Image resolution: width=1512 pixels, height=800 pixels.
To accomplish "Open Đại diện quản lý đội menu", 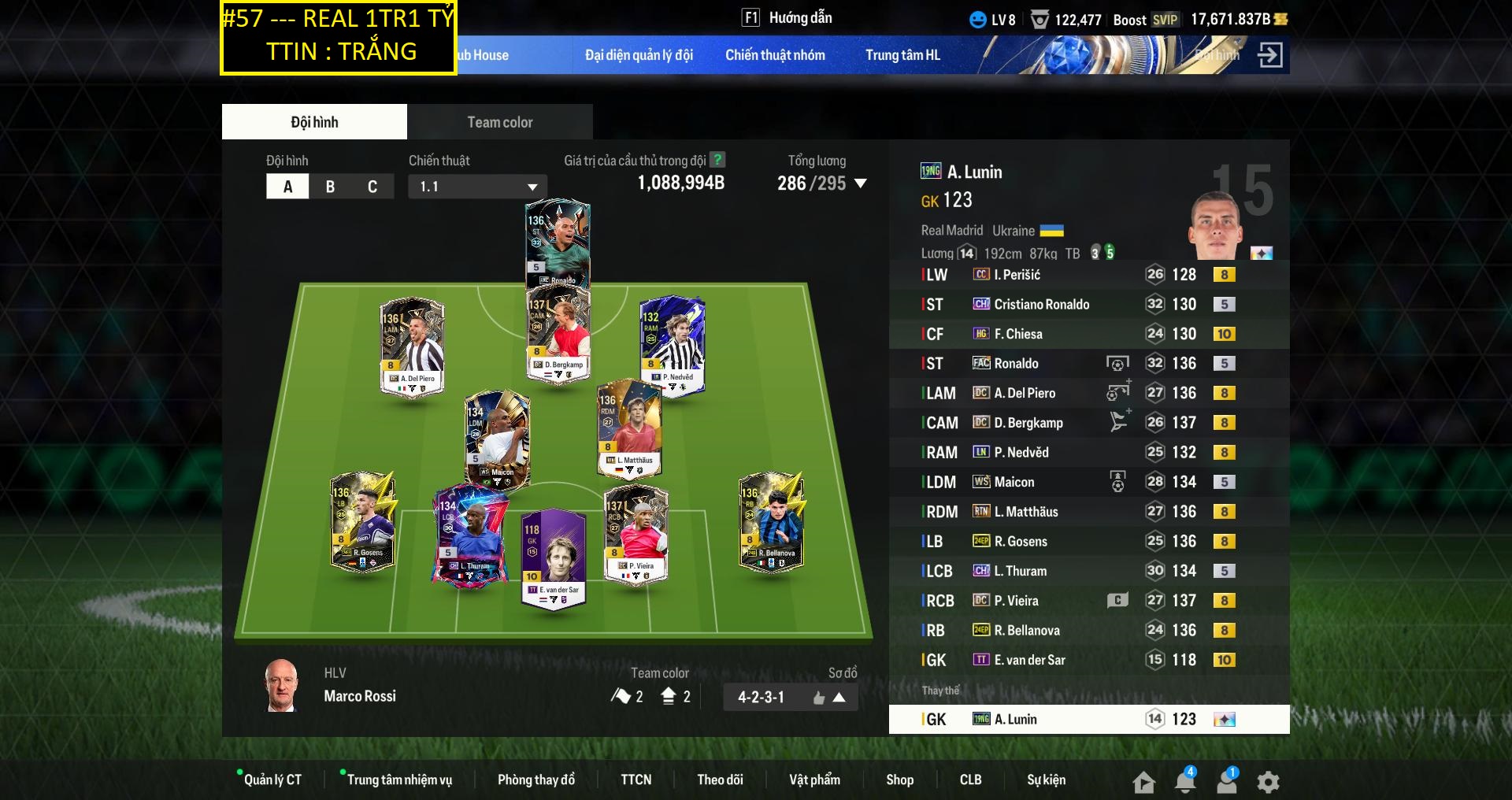I will point(639,55).
